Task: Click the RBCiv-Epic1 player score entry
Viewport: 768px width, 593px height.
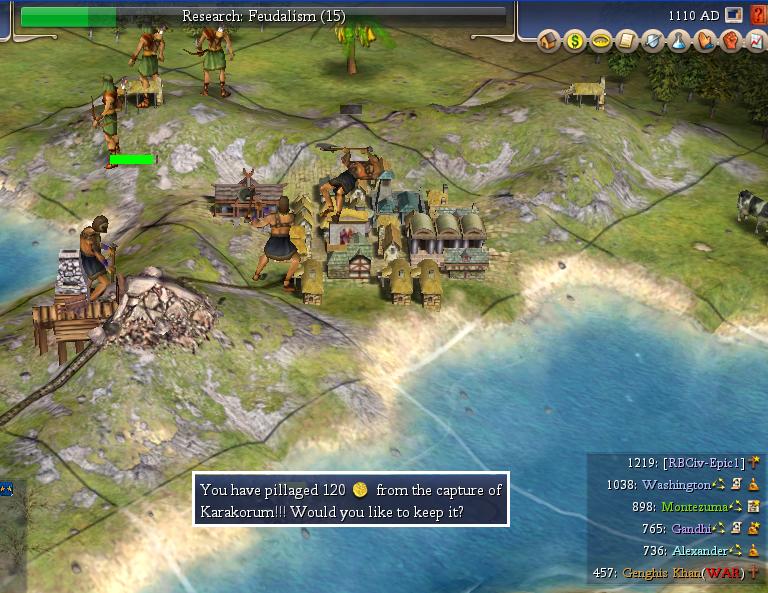Action: click(704, 463)
